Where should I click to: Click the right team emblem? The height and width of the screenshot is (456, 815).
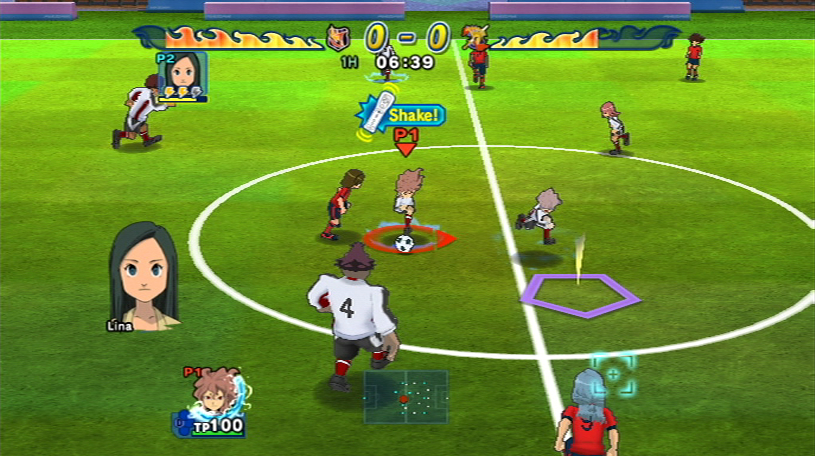pos(474,37)
